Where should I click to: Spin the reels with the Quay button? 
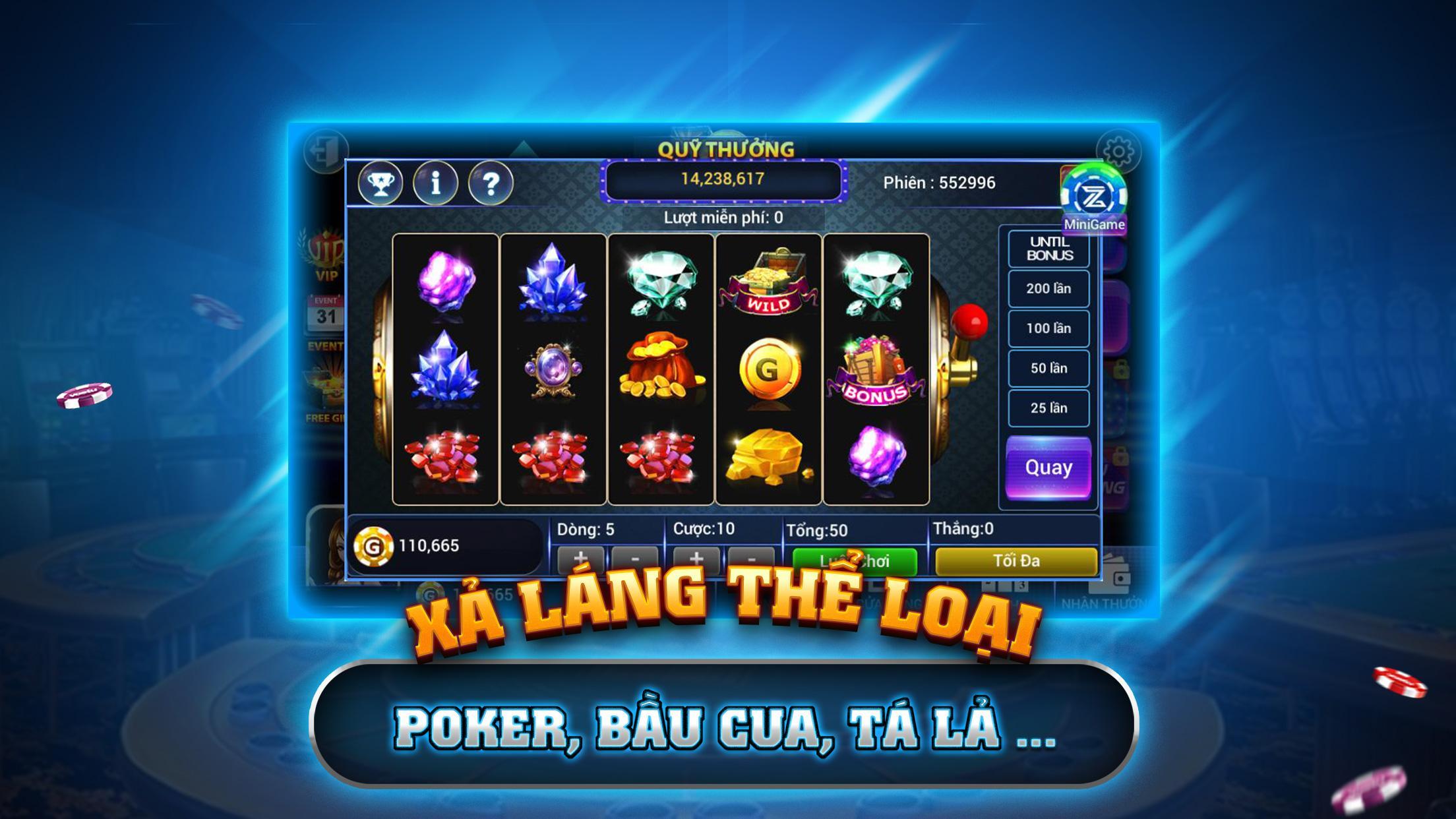(x=1048, y=468)
